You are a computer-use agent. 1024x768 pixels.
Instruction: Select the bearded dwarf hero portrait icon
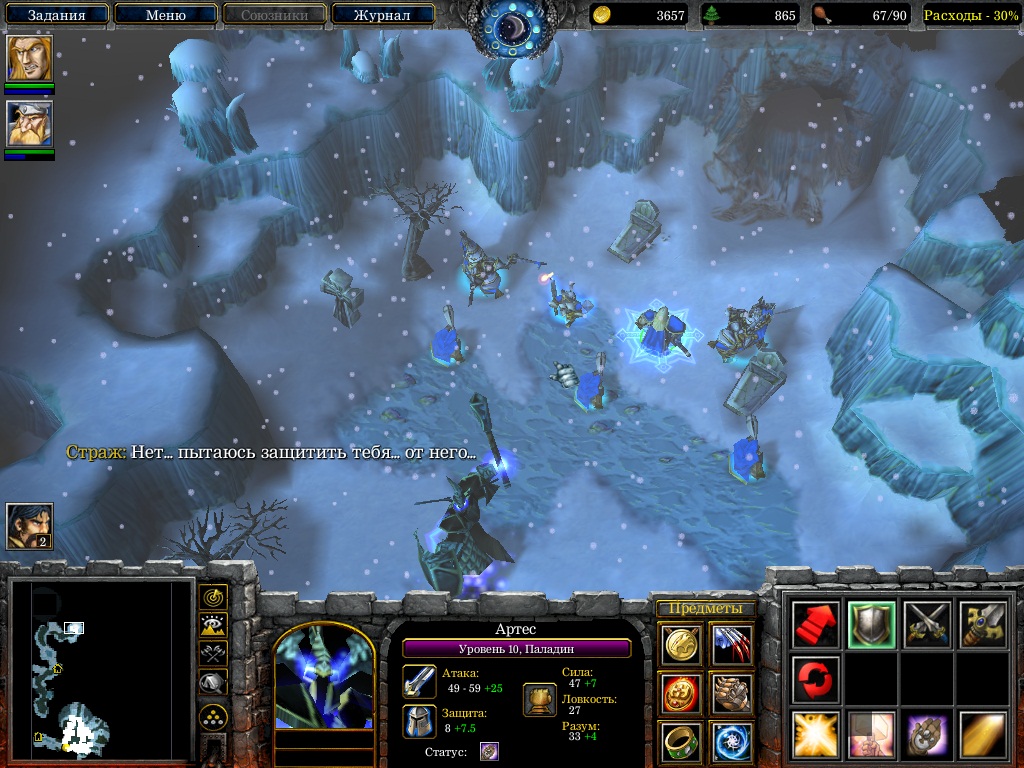(x=29, y=123)
